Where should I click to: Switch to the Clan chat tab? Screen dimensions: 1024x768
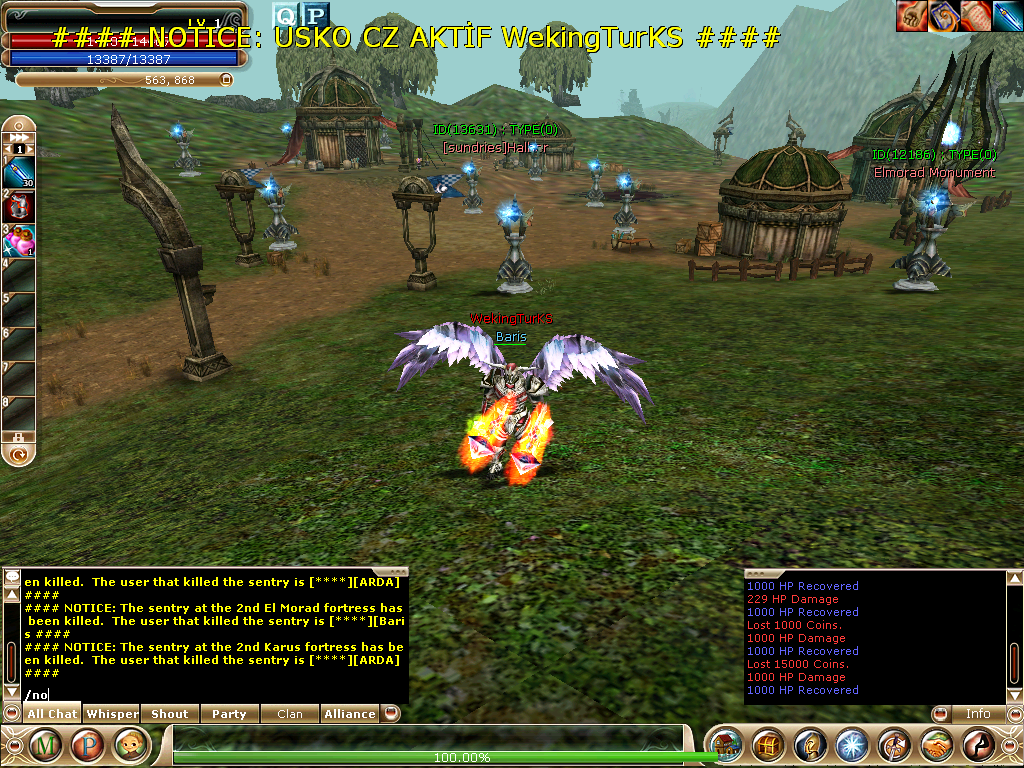point(289,714)
